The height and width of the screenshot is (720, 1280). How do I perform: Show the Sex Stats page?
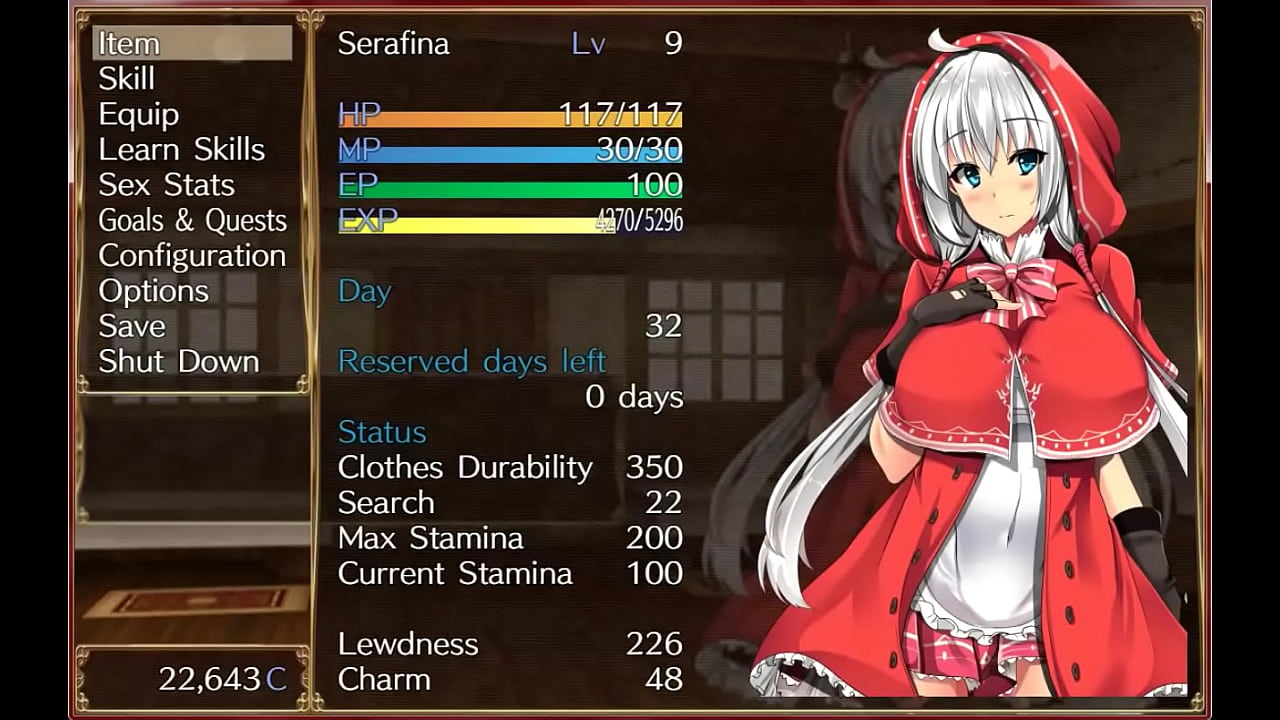166,185
